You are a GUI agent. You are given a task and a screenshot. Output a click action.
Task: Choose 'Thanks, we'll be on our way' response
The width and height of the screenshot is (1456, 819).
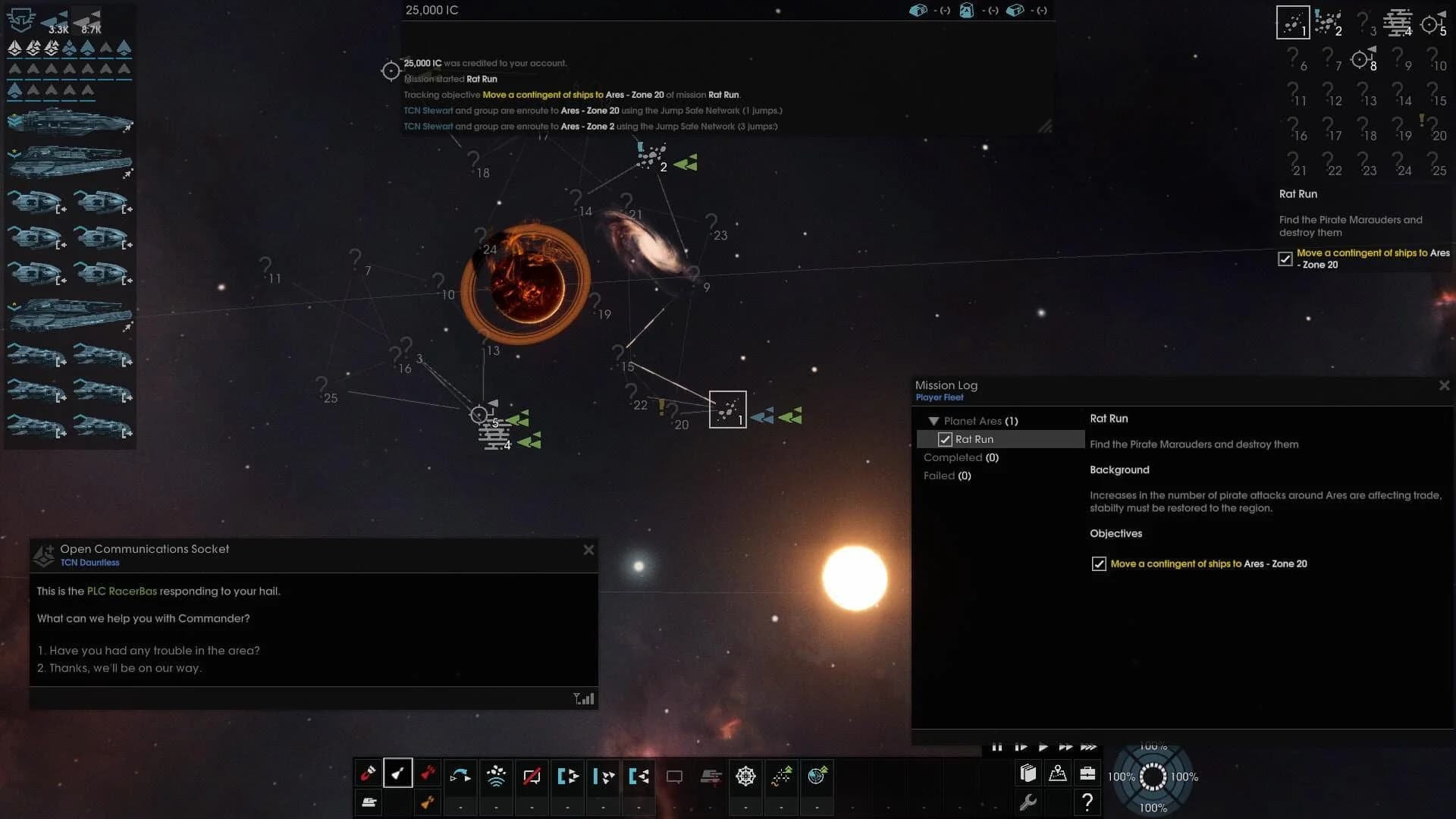click(x=121, y=668)
